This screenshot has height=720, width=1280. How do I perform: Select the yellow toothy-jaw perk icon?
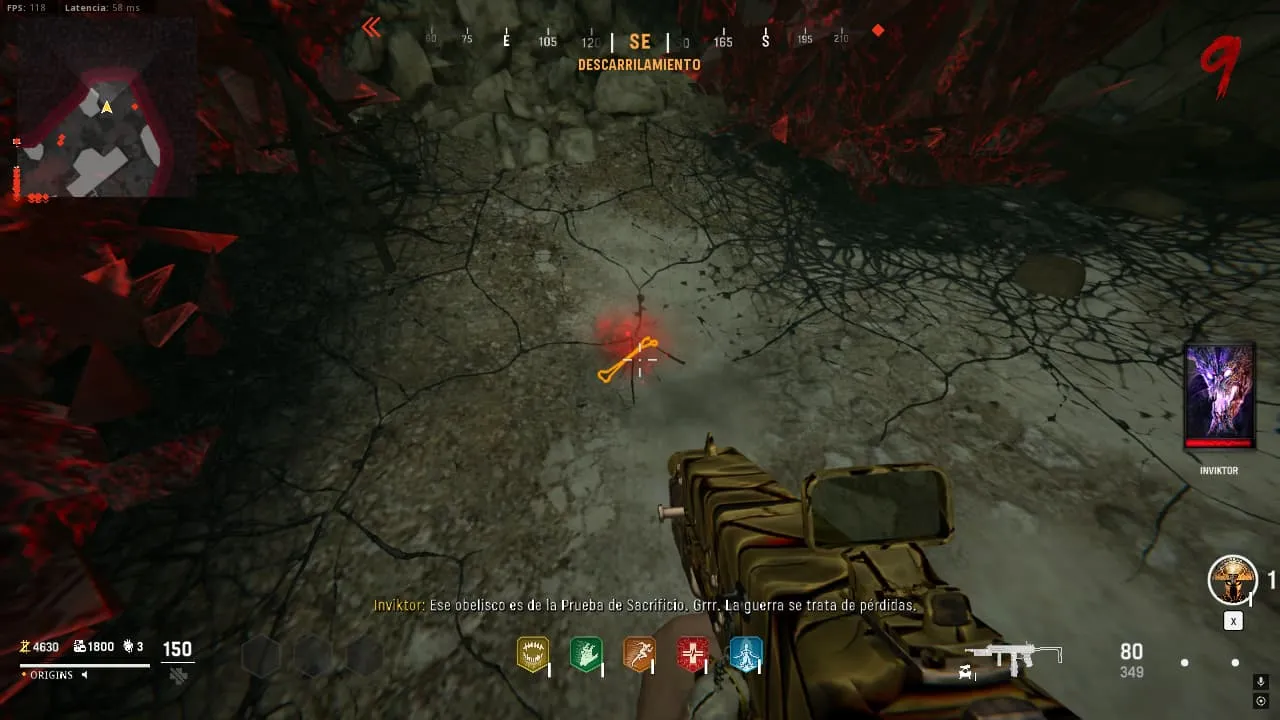[x=532, y=654]
